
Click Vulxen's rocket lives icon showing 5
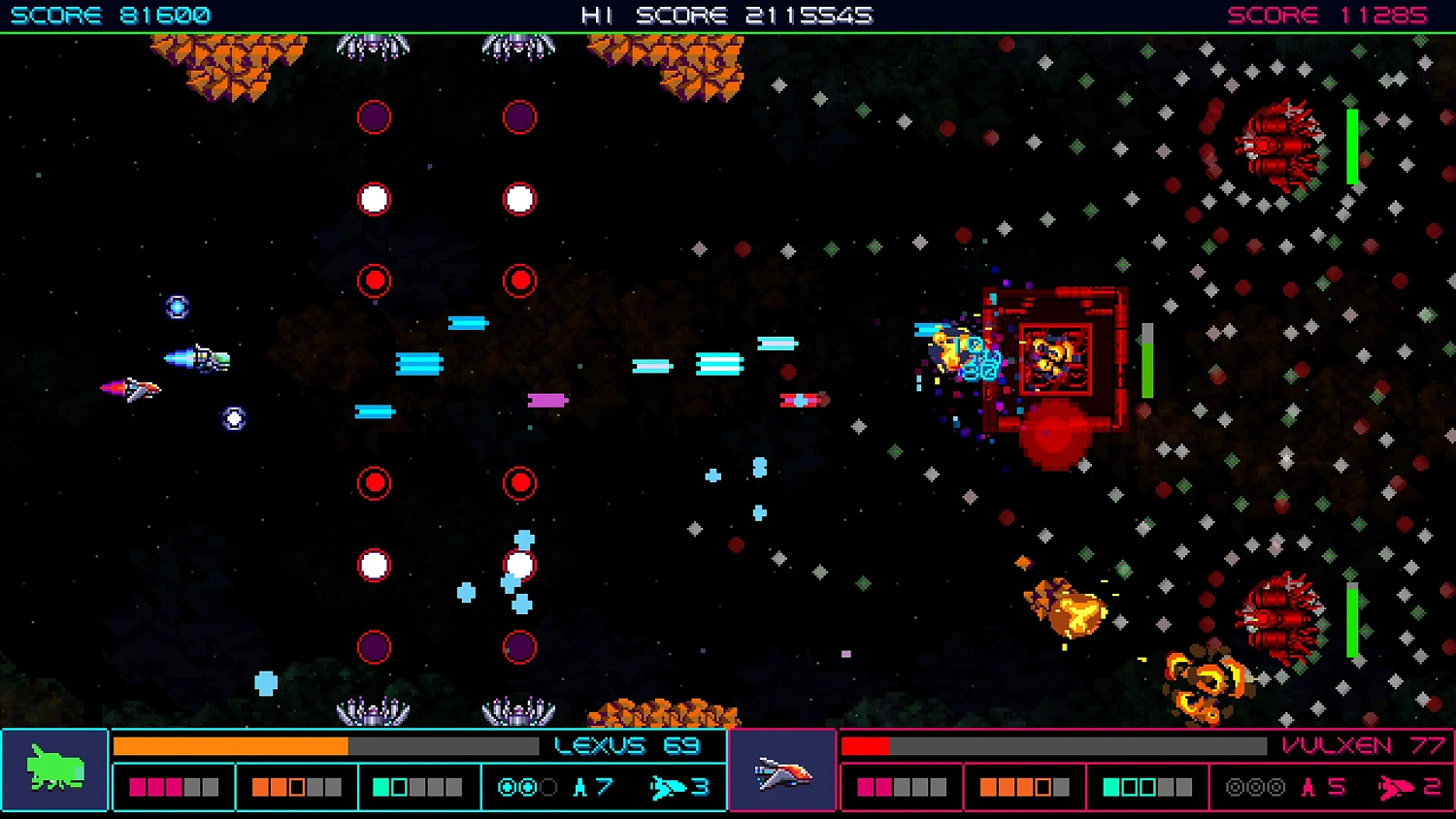pos(1307,787)
